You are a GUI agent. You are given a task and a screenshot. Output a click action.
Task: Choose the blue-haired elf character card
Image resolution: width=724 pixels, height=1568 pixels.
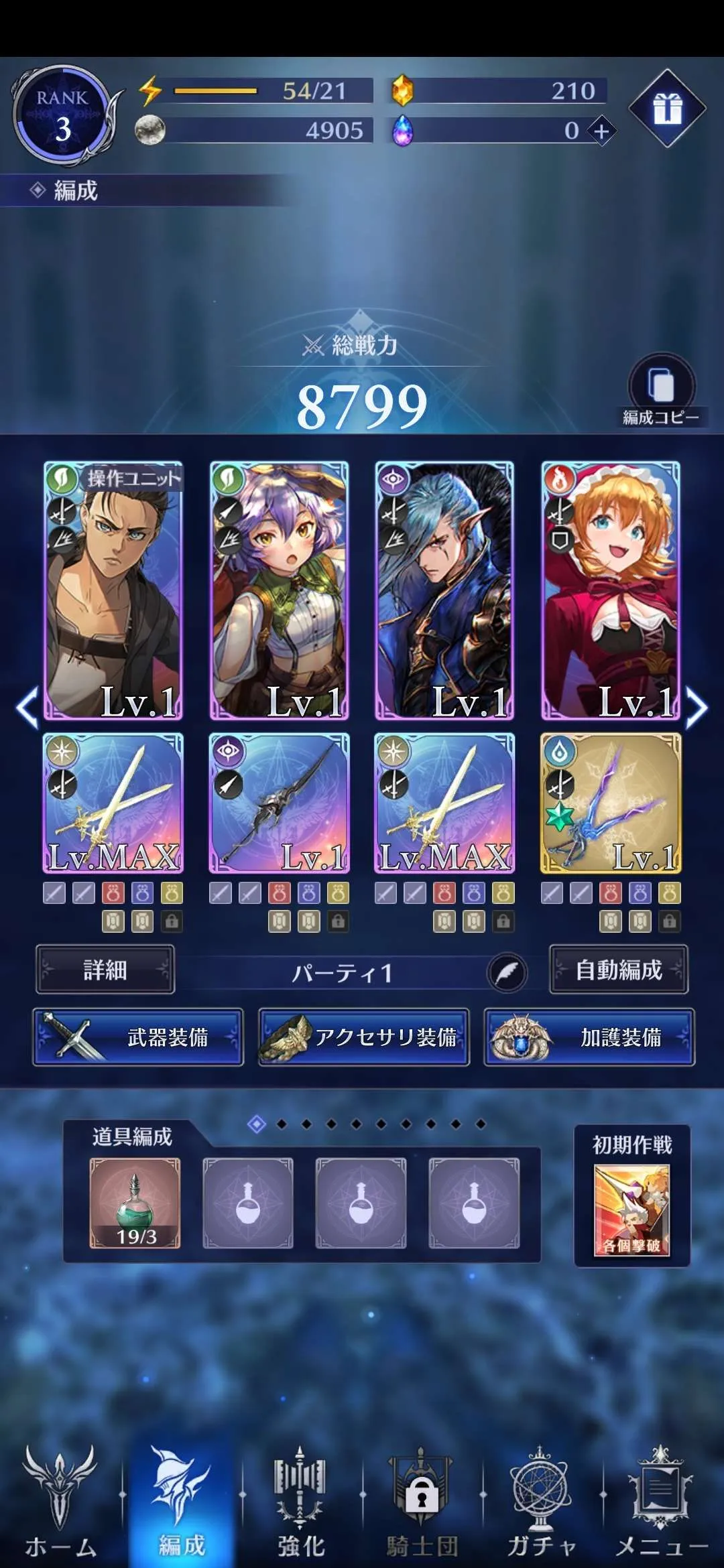click(444, 590)
